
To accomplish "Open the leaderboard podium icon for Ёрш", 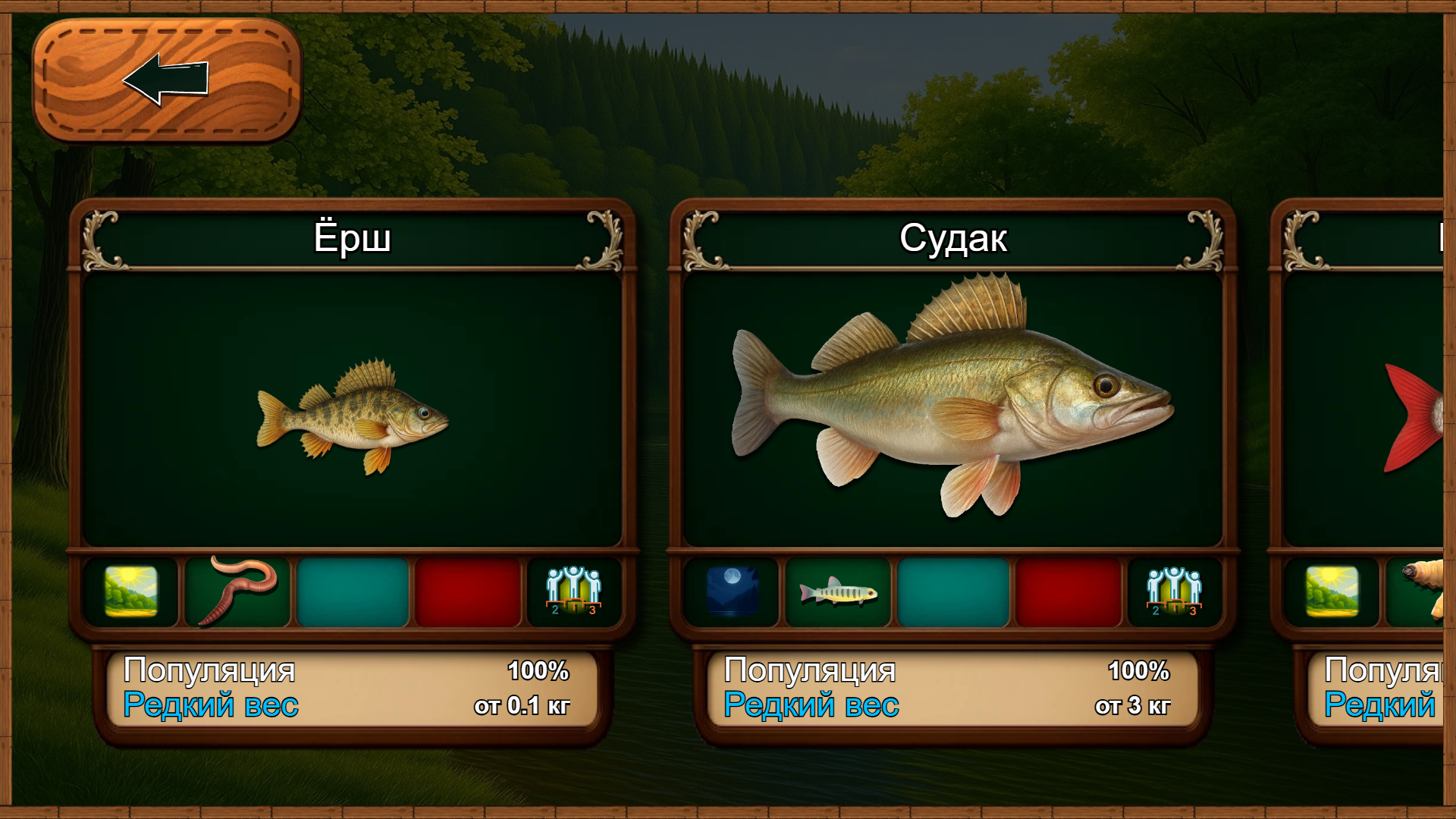I will (x=573, y=591).
